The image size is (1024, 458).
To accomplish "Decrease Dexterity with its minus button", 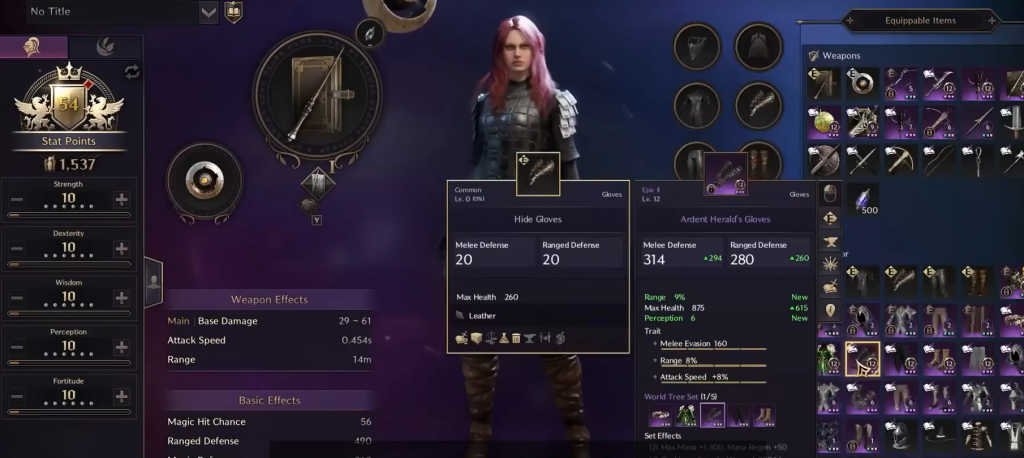I will coord(17,249).
